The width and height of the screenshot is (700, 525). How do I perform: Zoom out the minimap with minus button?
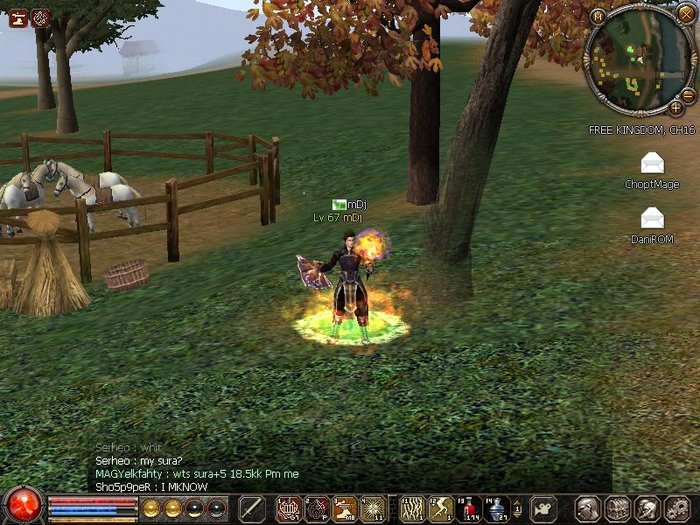pyautogui.click(x=688, y=95)
